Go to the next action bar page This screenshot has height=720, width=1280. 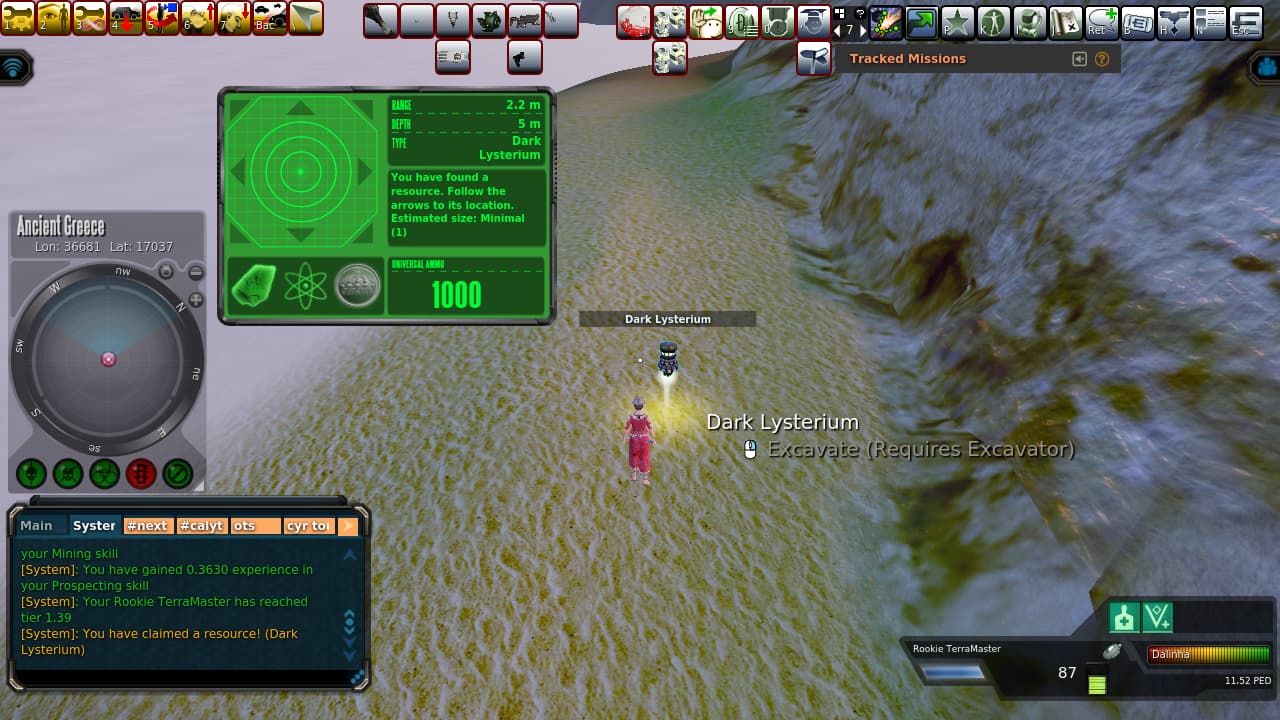pyautogui.click(x=862, y=30)
